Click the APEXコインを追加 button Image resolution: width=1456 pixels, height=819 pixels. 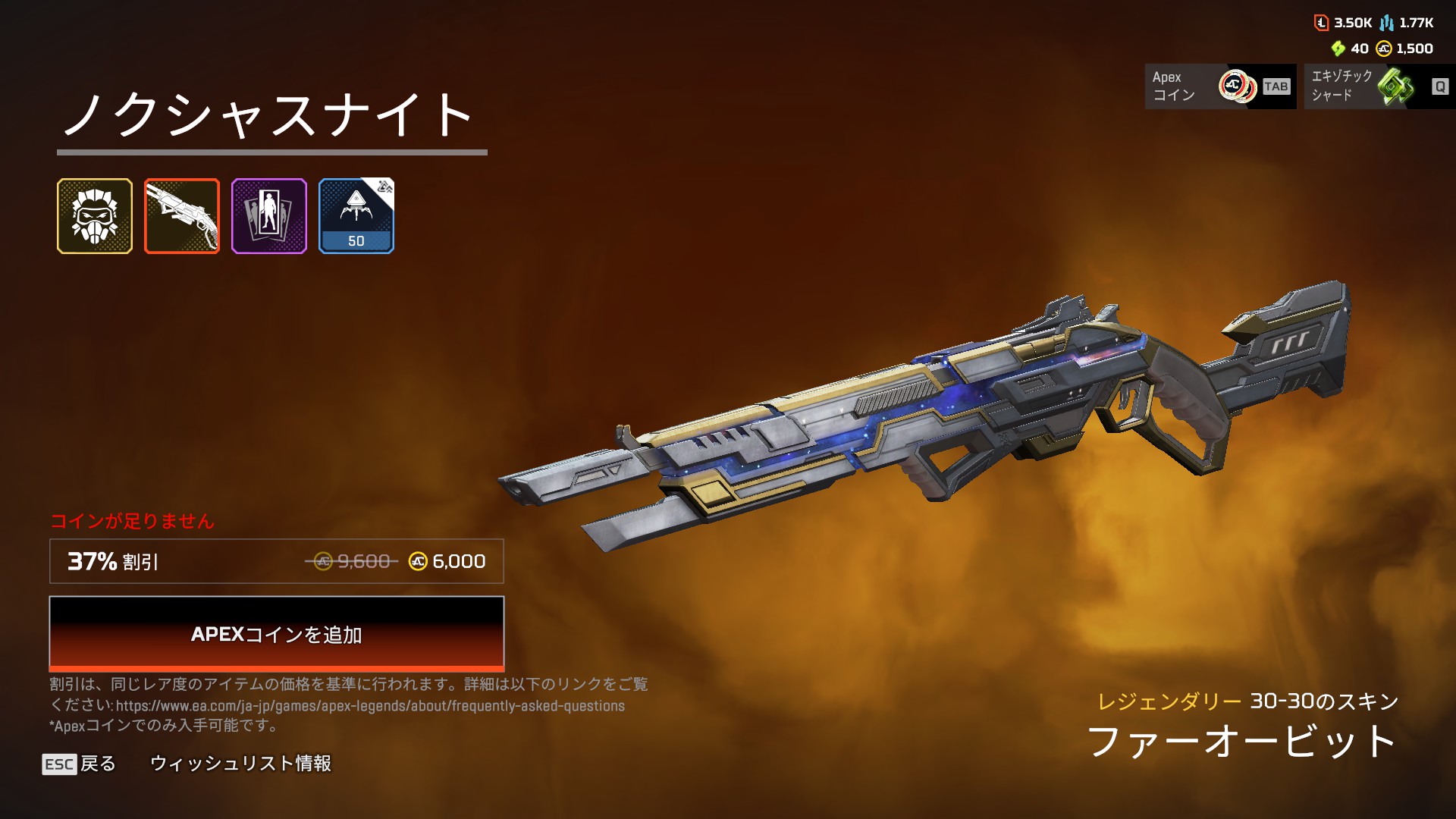coord(276,633)
